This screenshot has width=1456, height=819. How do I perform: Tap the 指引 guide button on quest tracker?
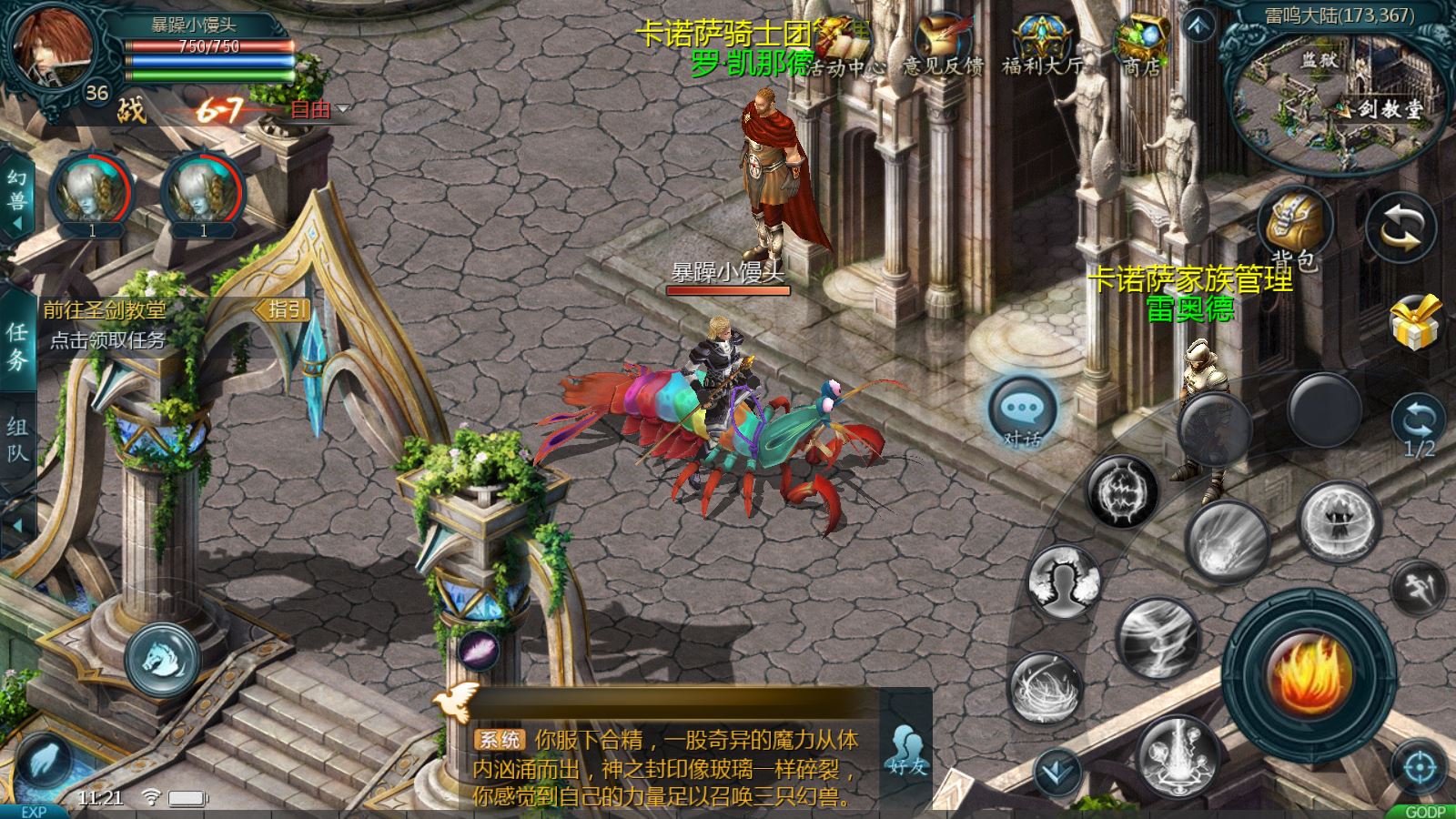click(286, 310)
